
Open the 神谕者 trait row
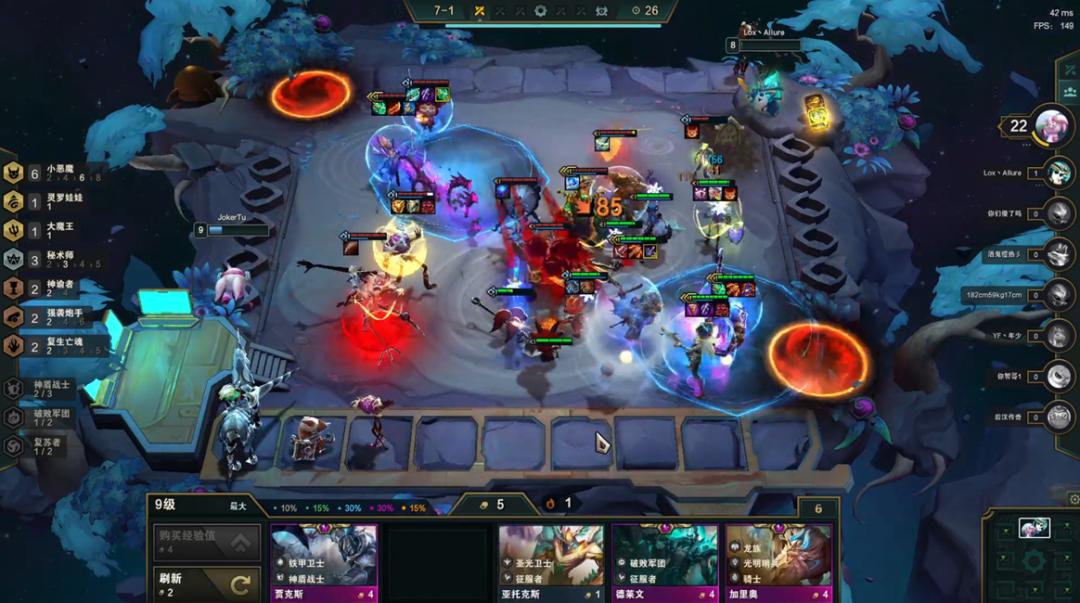pos(50,288)
